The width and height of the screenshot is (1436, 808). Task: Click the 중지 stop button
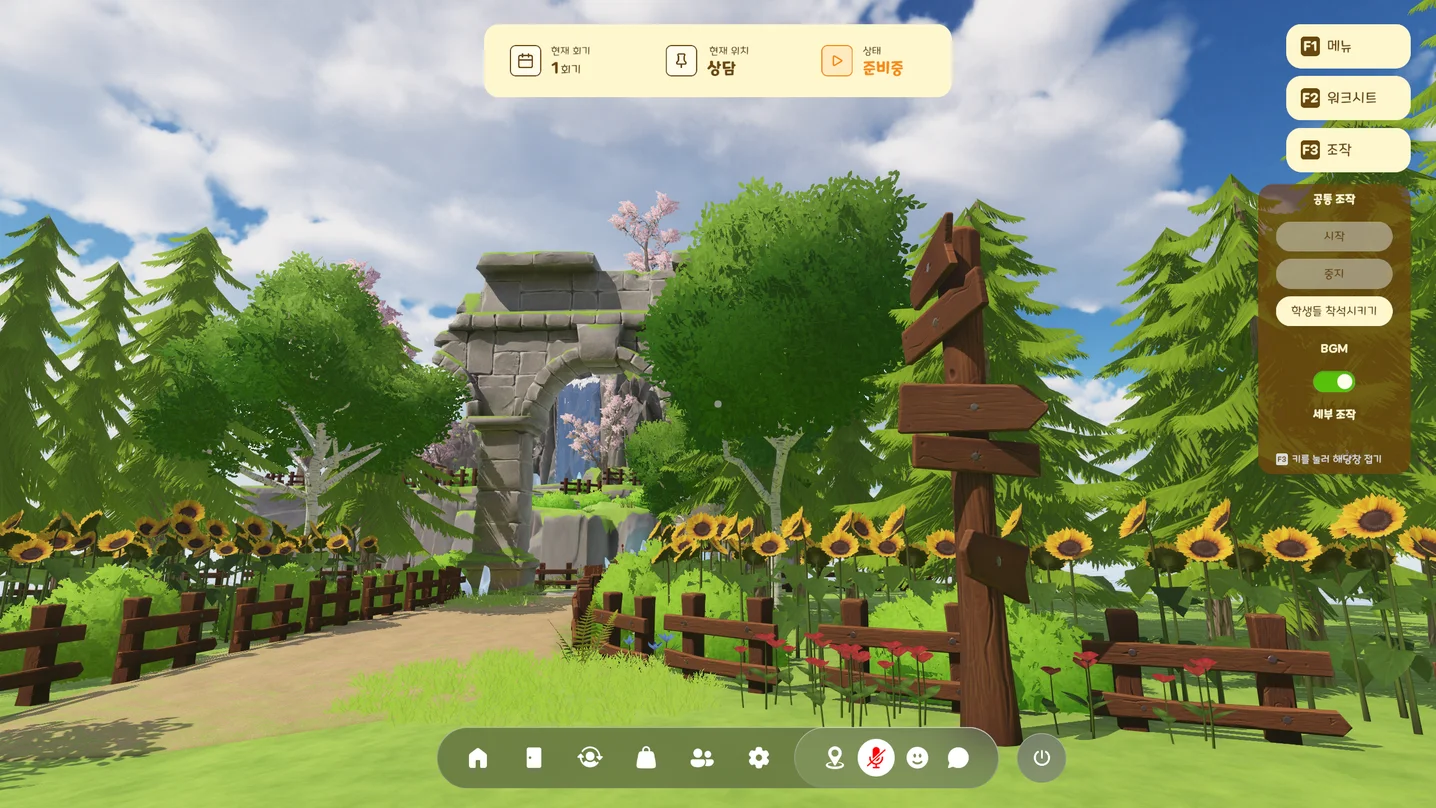1333,273
